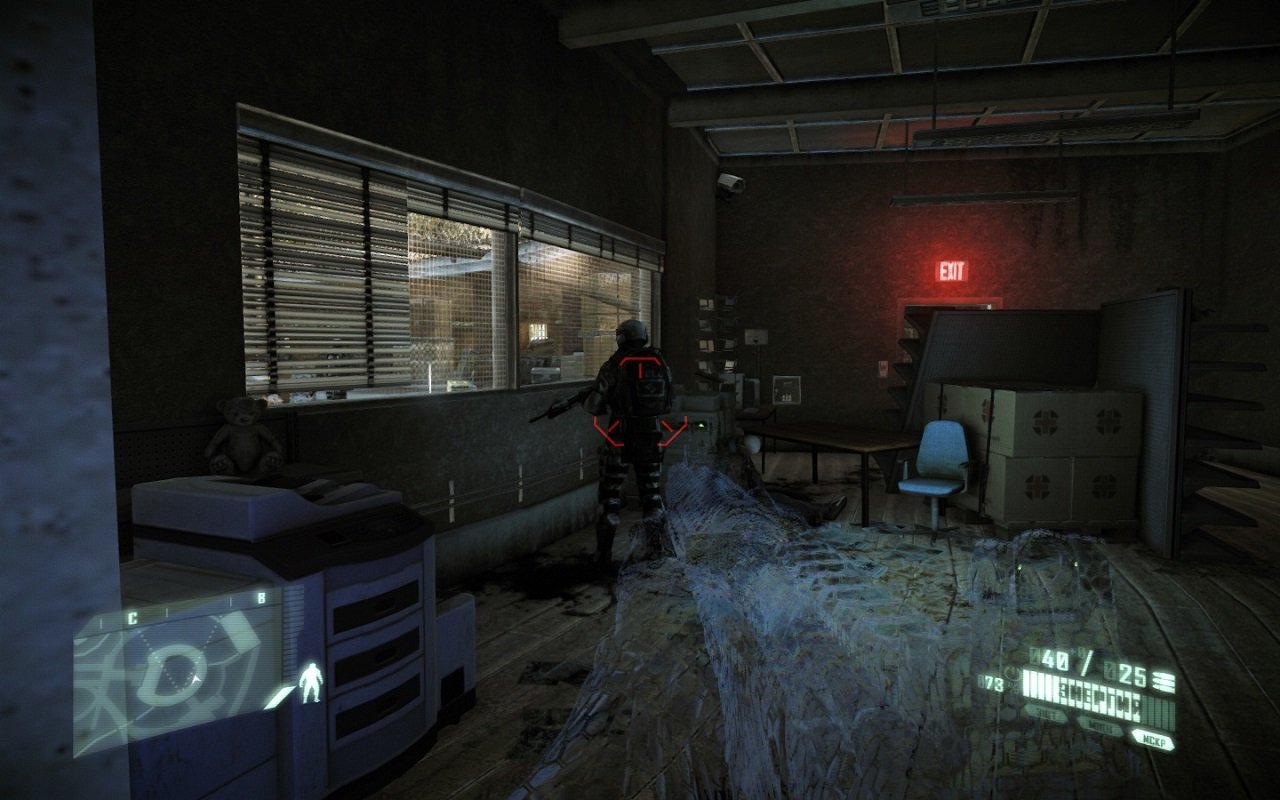Click the compass letter C on the minimap
1280x800 pixels.
click(x=132, y=616)
